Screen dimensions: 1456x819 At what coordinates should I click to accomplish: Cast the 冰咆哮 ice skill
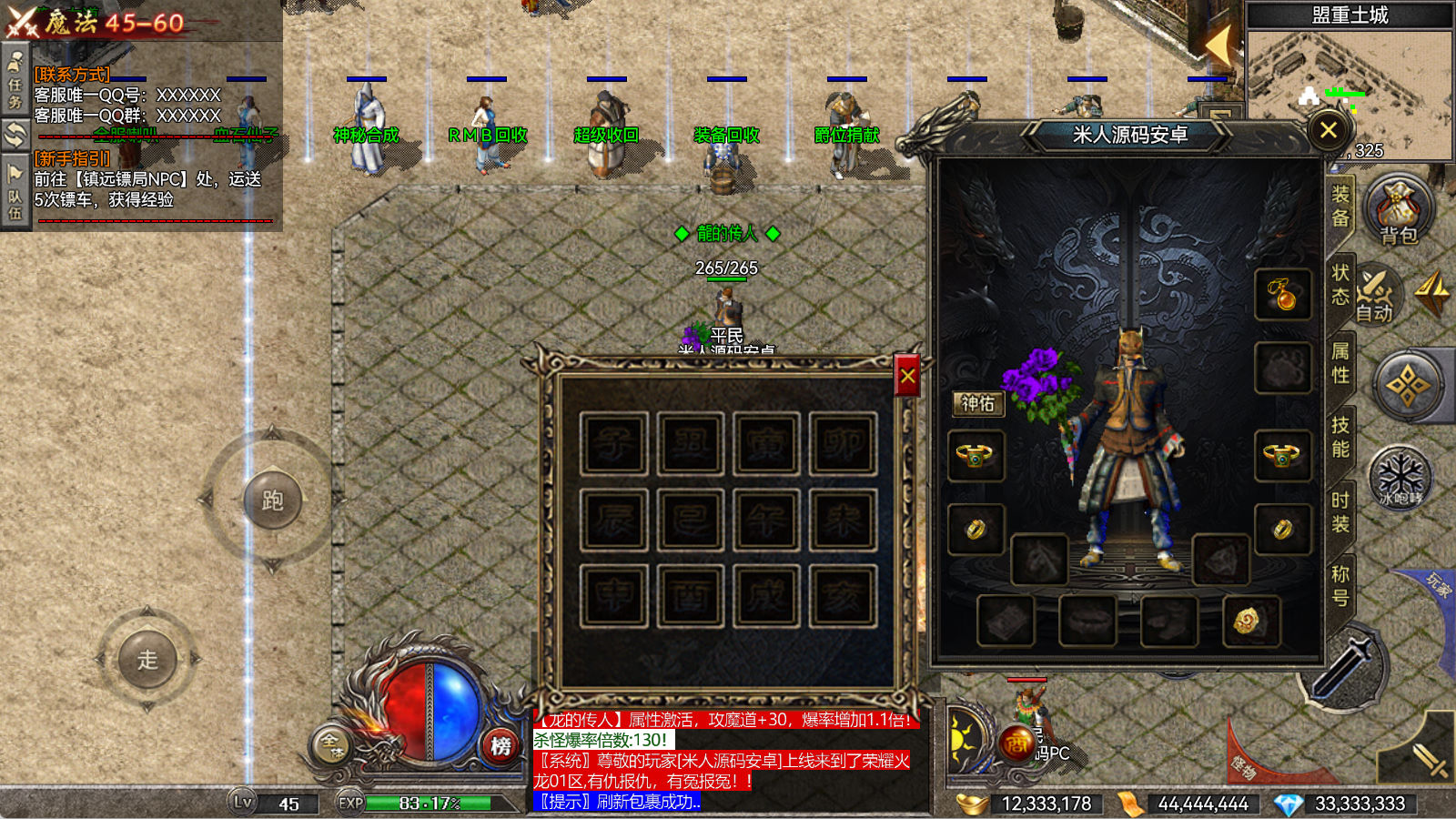[1400, 477]
